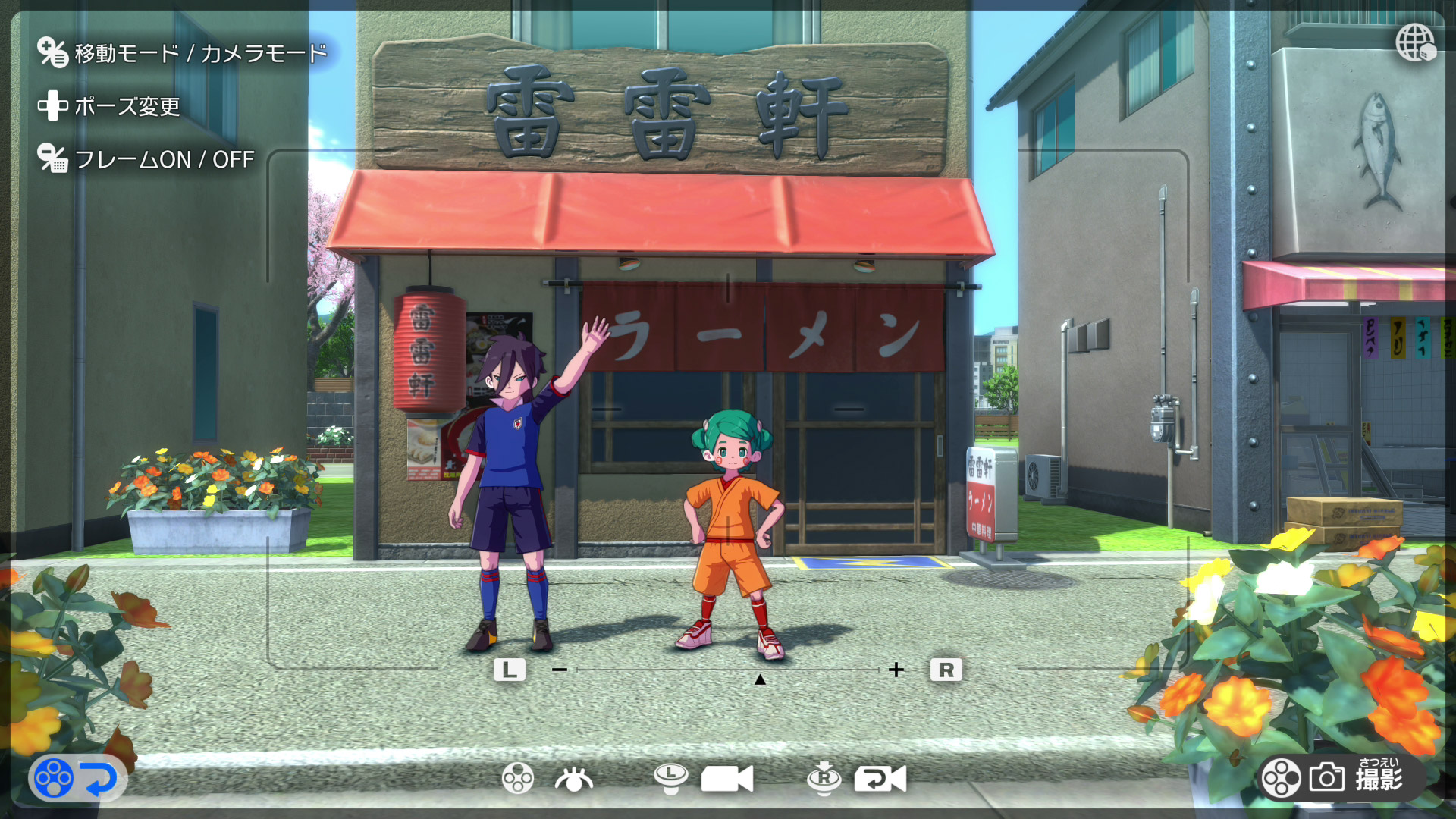
Task: Click the zoom slider triangle marker
Action: 760,679
